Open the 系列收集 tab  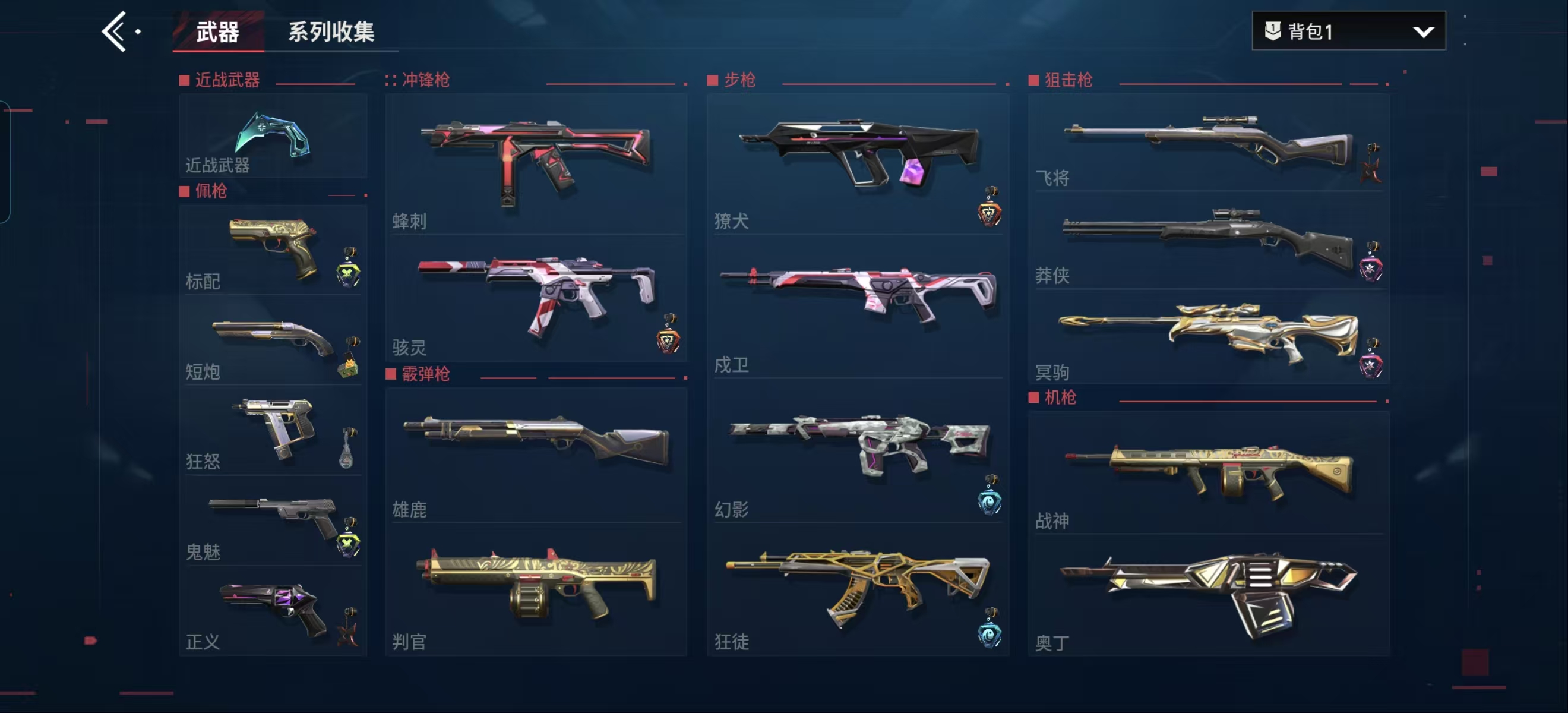(x=330, y=31)
